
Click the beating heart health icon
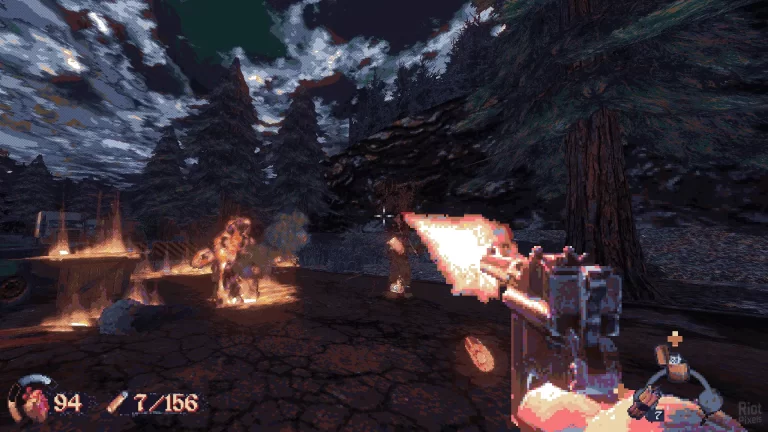coord(27,400)
